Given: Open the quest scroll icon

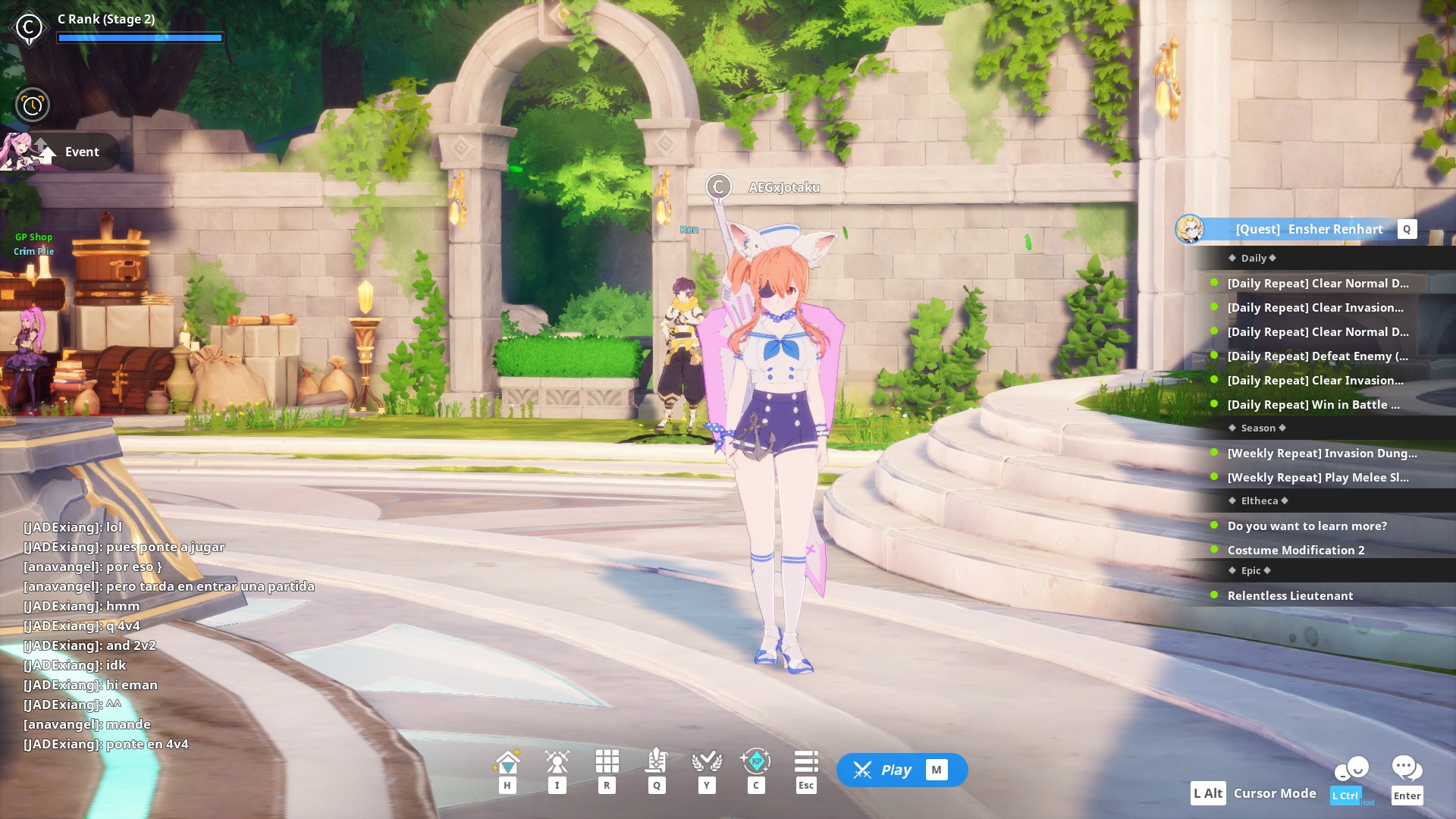Looking at the screenshot, I should pos(657,761).
